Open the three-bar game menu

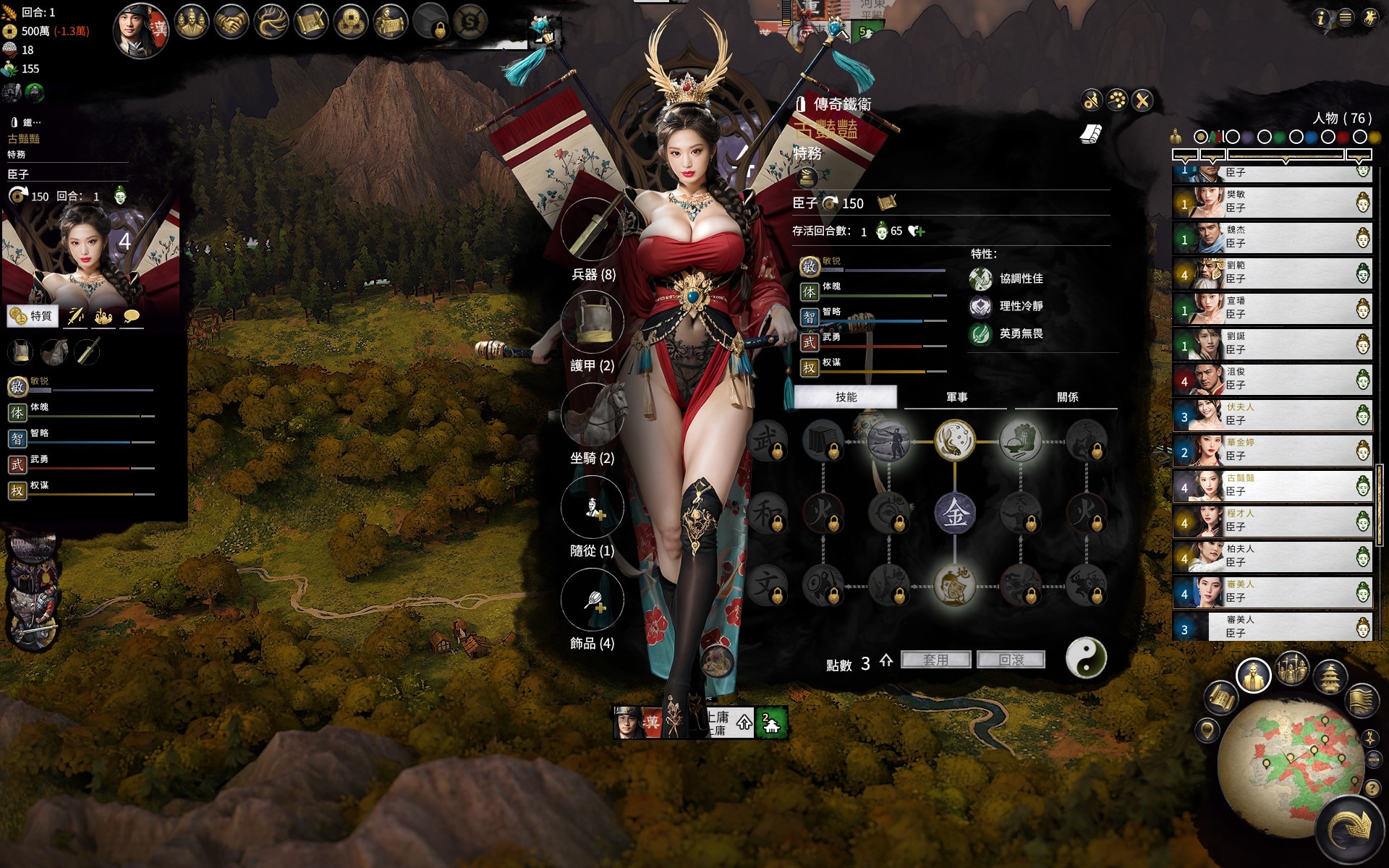click(x=1345, y=17)
